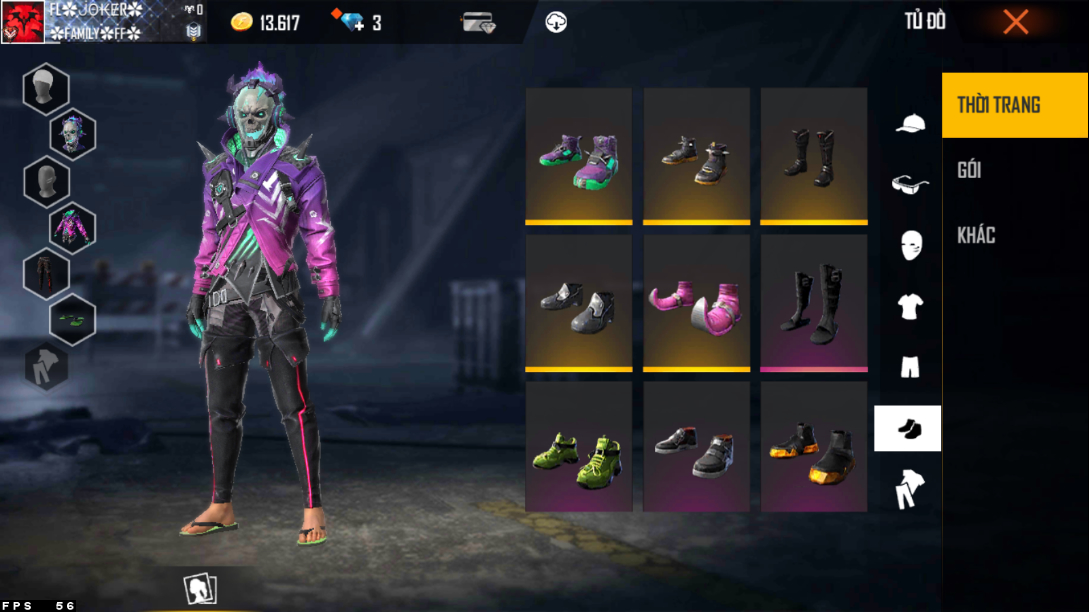1089x612 pixels.
Task: Choose the lime green sneakers
Action: coord(579,448)
